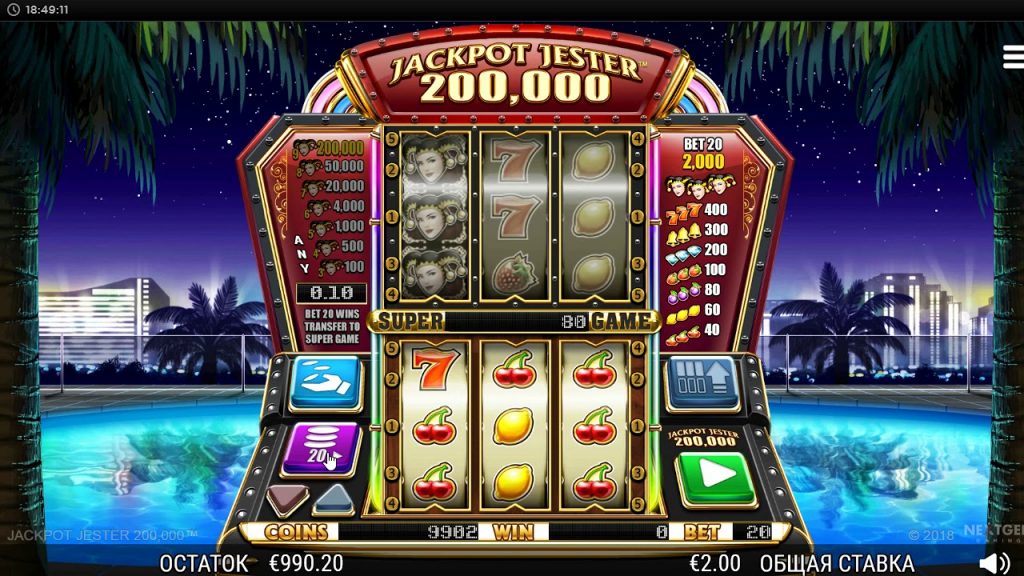Viewport: 1024px width, 576px height.
Task: Increase coin value with the up triangle
Action: 335,498
